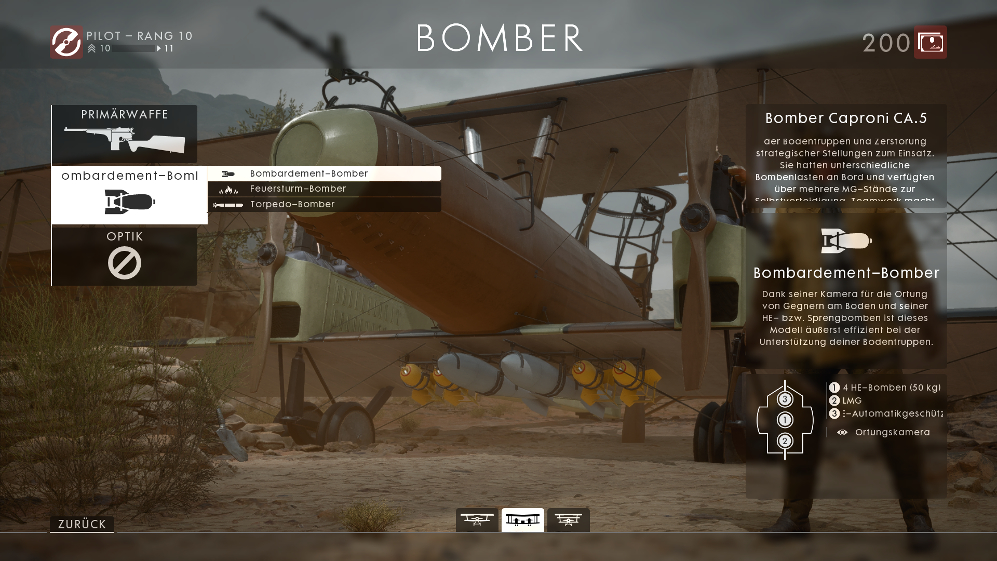This screenshot has width=997, height=561.
Task: Open the Optik slot
Action: pyautogui.click(x=124, y=256)
